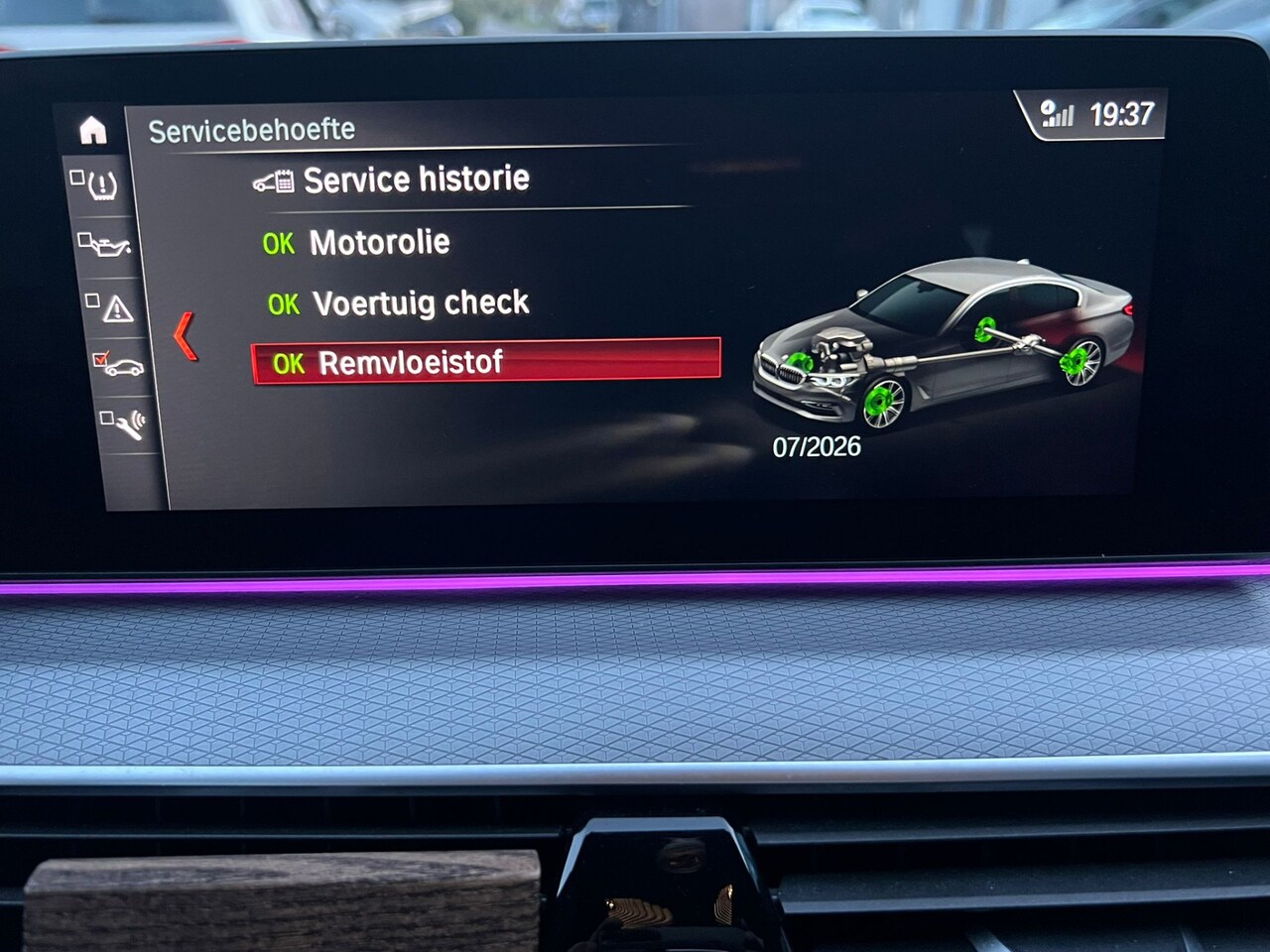1270x952 pixels.
Task: Click the red back arrow
Action: pyautogui.click(x=186, y=335)
